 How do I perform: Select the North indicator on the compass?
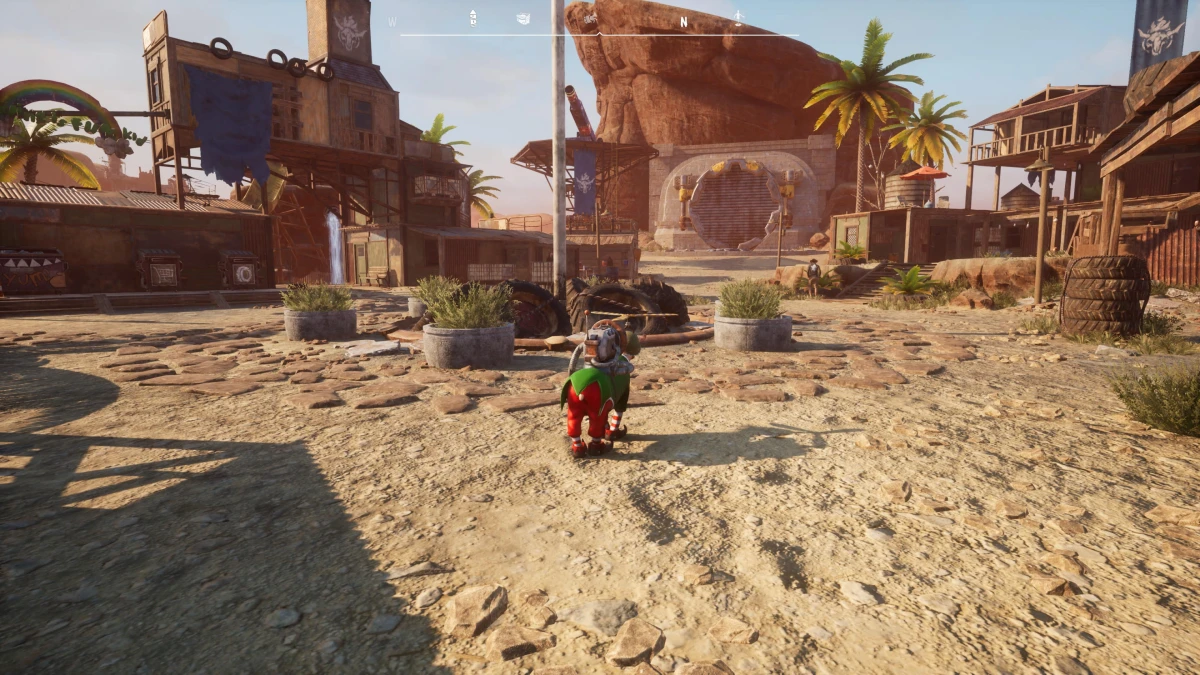684,21
